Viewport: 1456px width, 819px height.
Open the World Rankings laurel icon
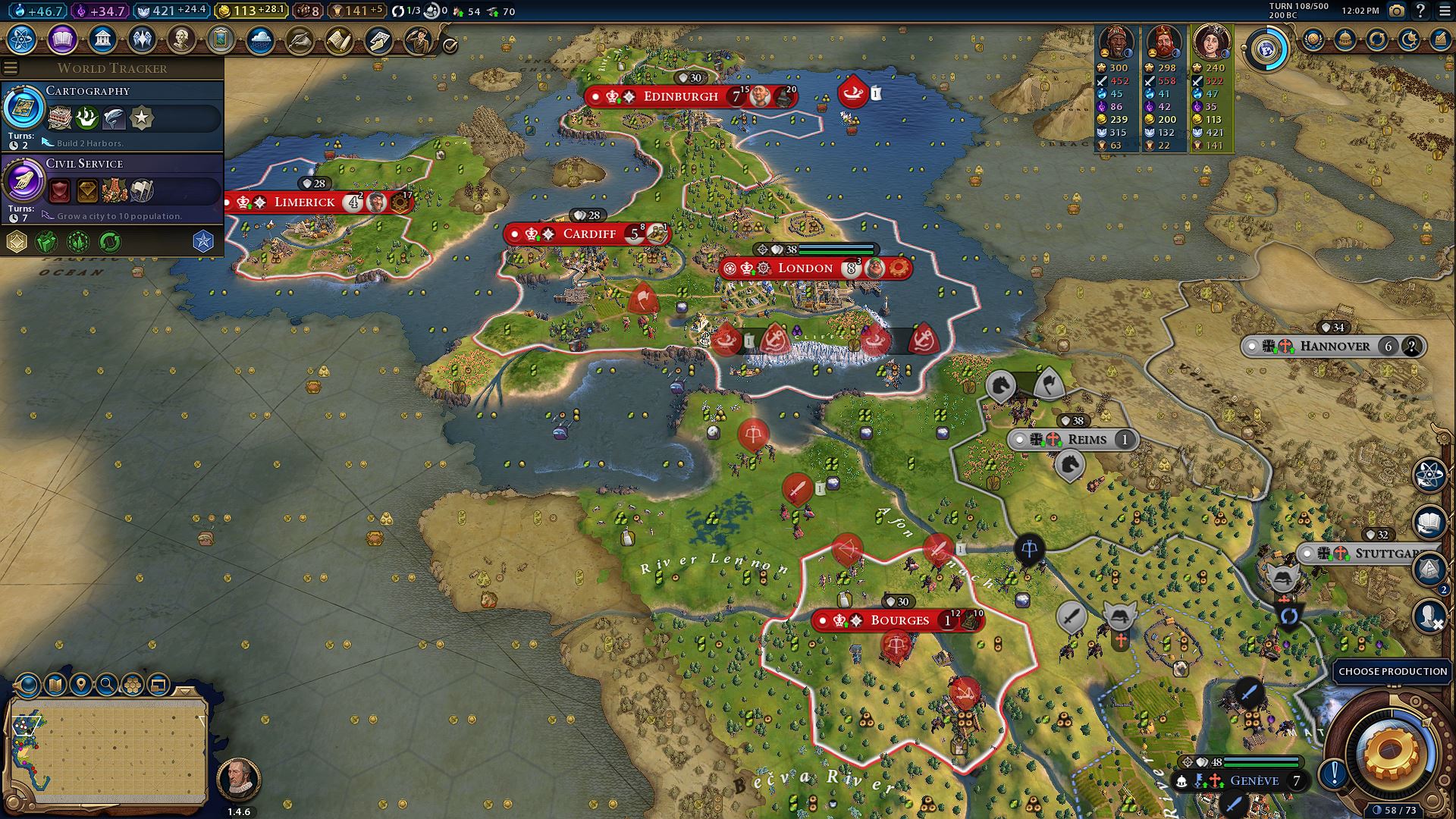click(1313, 39)
